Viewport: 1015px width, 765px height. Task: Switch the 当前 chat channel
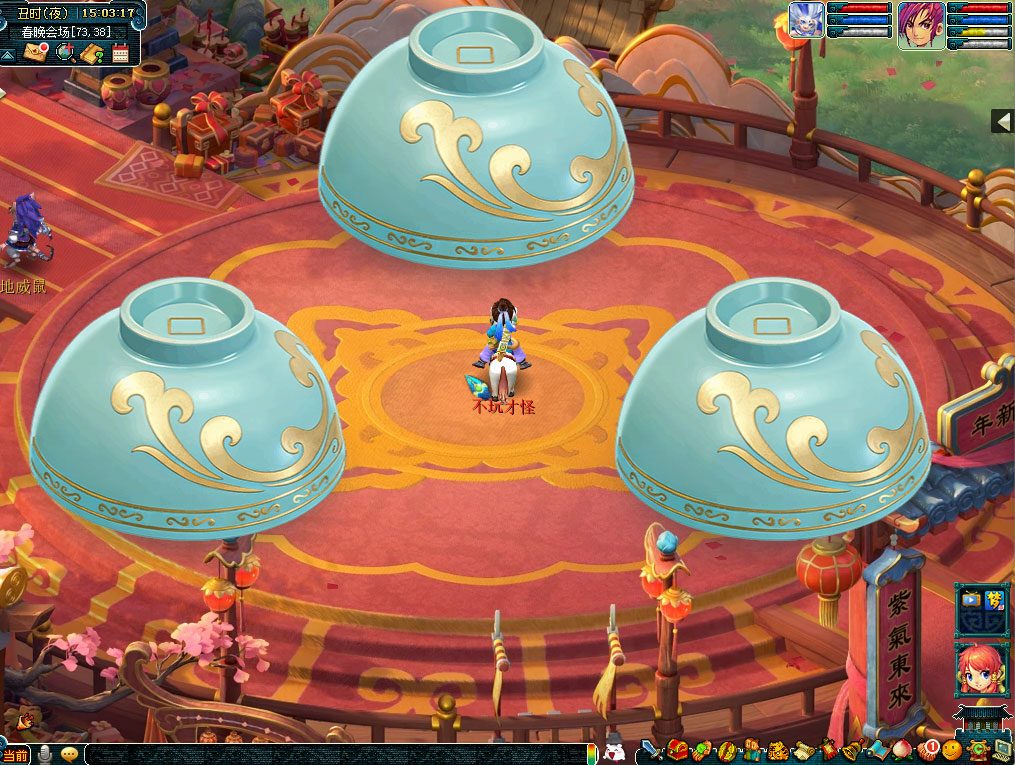pos(15,755)
